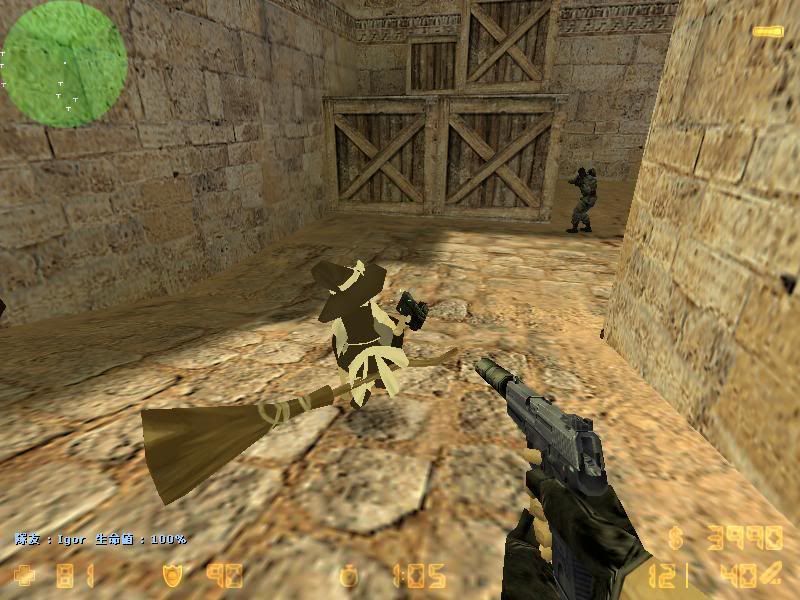
Task: Select the health cross icon
Action: (23, 575)
